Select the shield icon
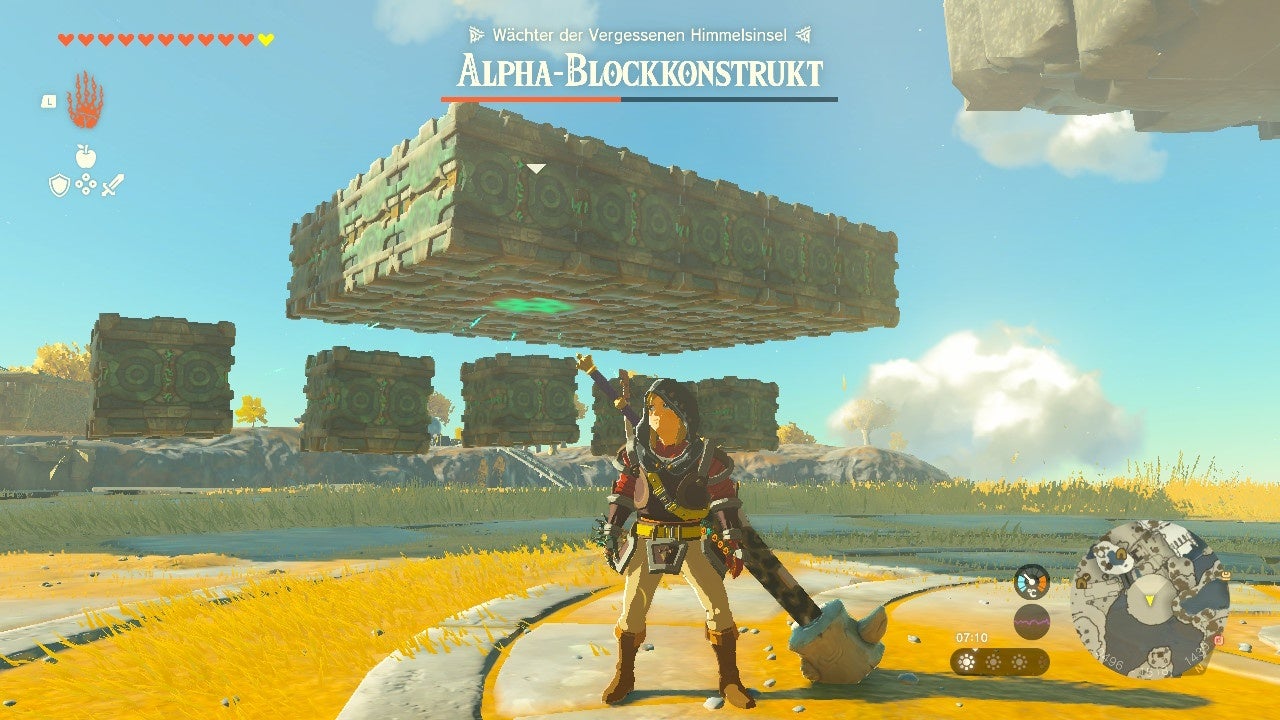 pos(59,185)
